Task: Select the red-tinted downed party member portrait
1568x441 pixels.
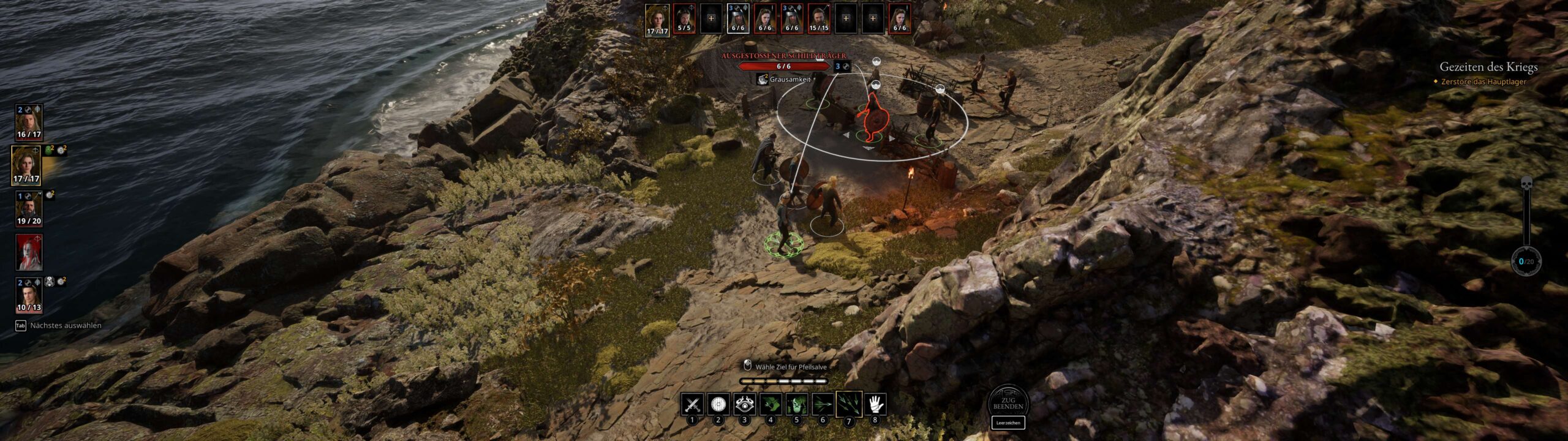Action: (x=29, y=252)
